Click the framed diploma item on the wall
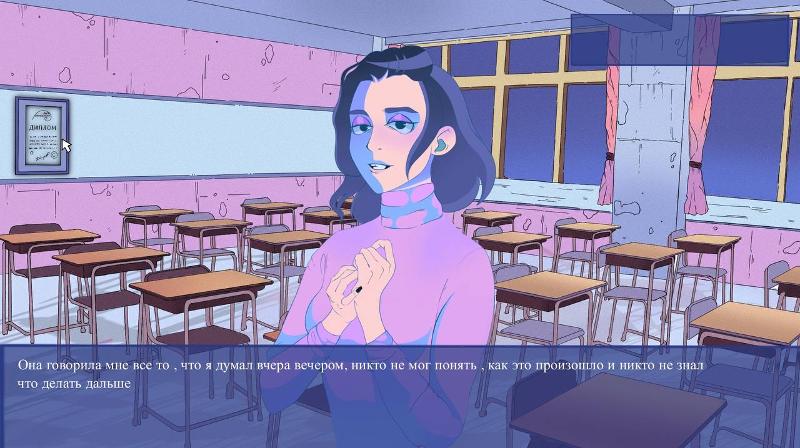Viewport: 800px width, 448px height. click(42, 135)
